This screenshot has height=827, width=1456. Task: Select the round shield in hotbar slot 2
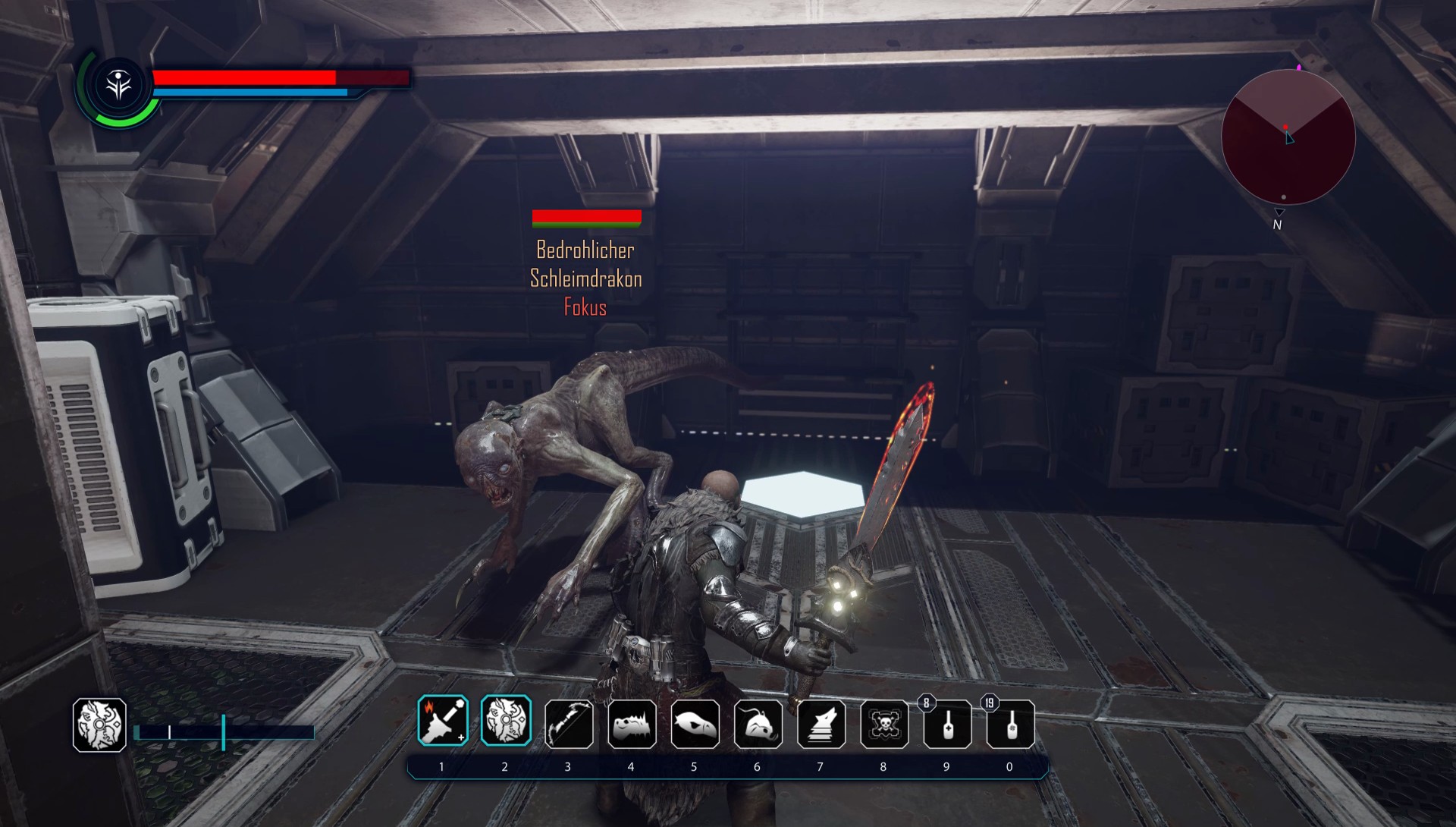click(506, 721)
